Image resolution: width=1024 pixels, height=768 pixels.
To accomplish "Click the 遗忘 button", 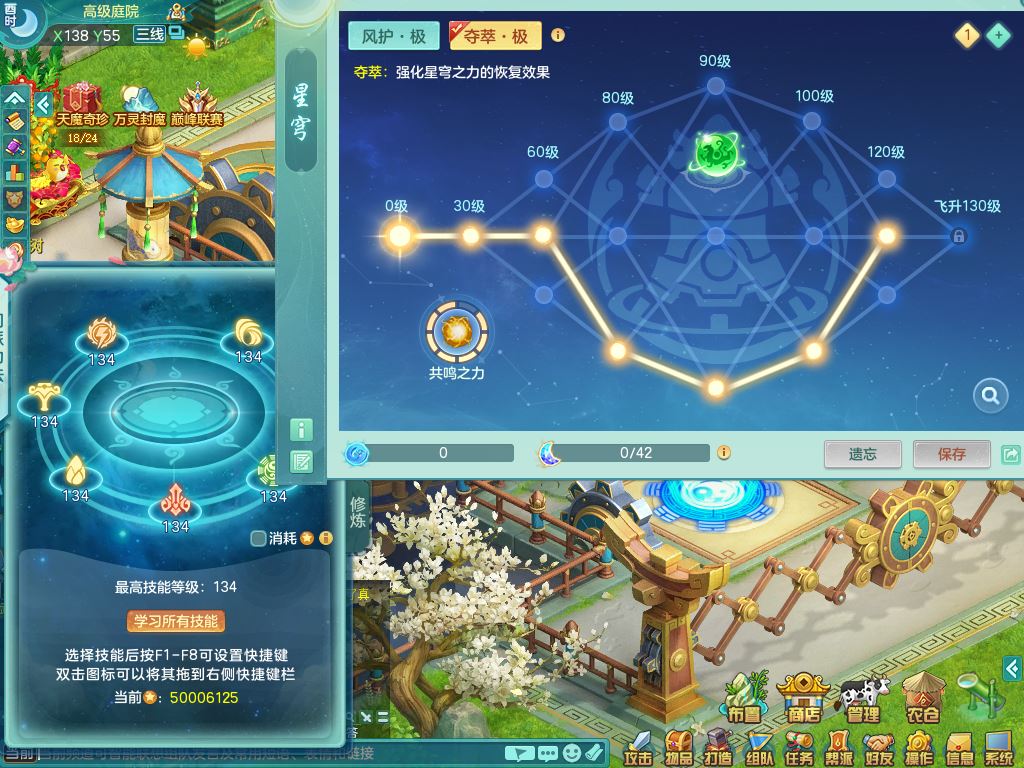I will 862,454.
